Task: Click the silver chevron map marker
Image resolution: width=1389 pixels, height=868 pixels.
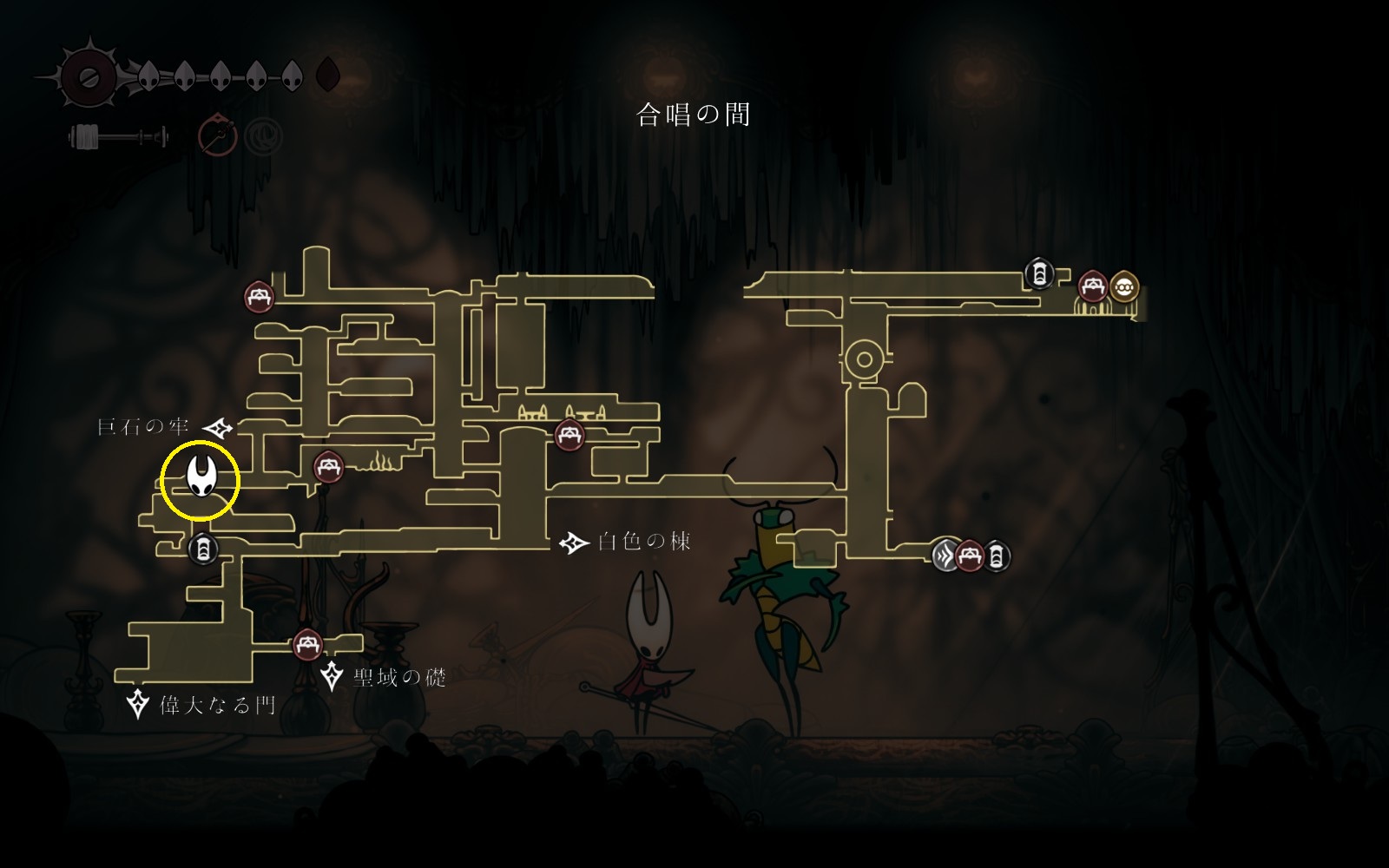Action: (x=945, y=554)
